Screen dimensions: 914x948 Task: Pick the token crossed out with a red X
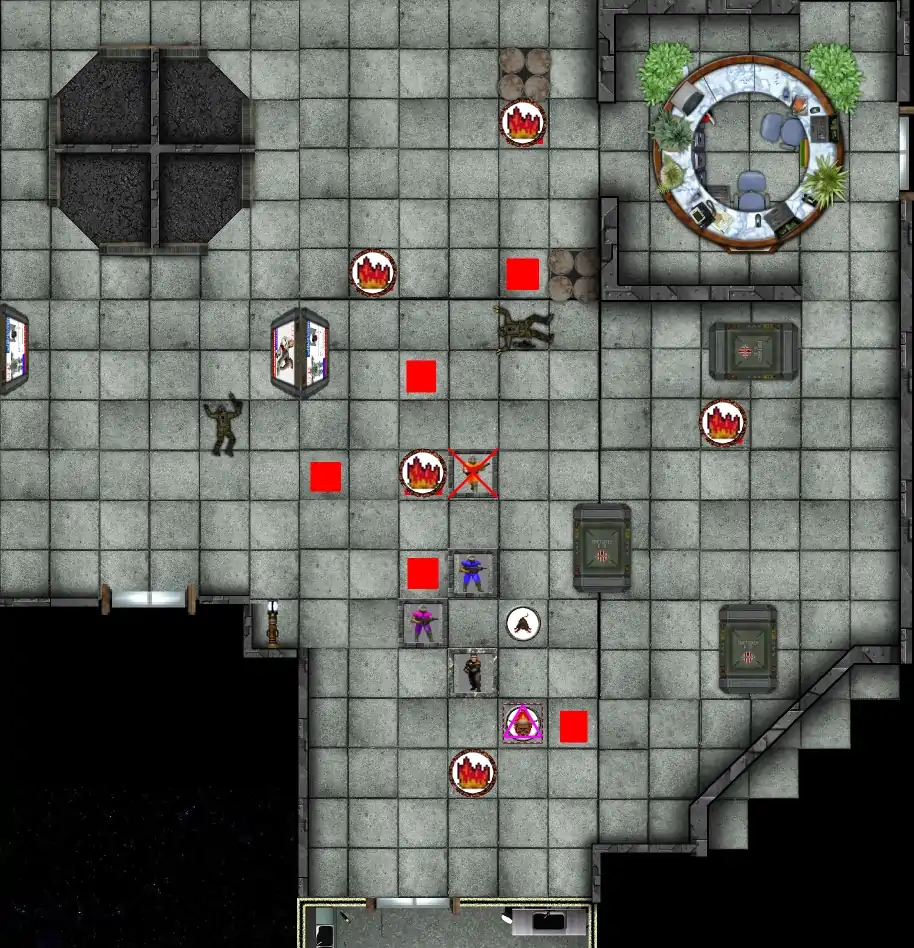point(472,473)
